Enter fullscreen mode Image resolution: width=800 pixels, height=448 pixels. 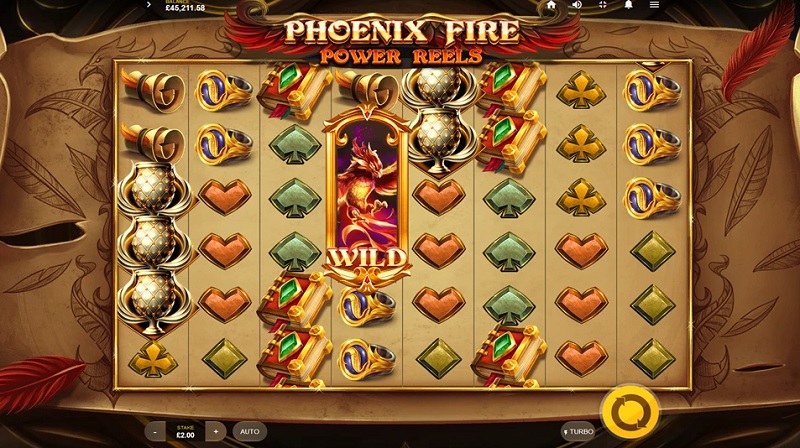pyautogui.click(x=602, y=5)
